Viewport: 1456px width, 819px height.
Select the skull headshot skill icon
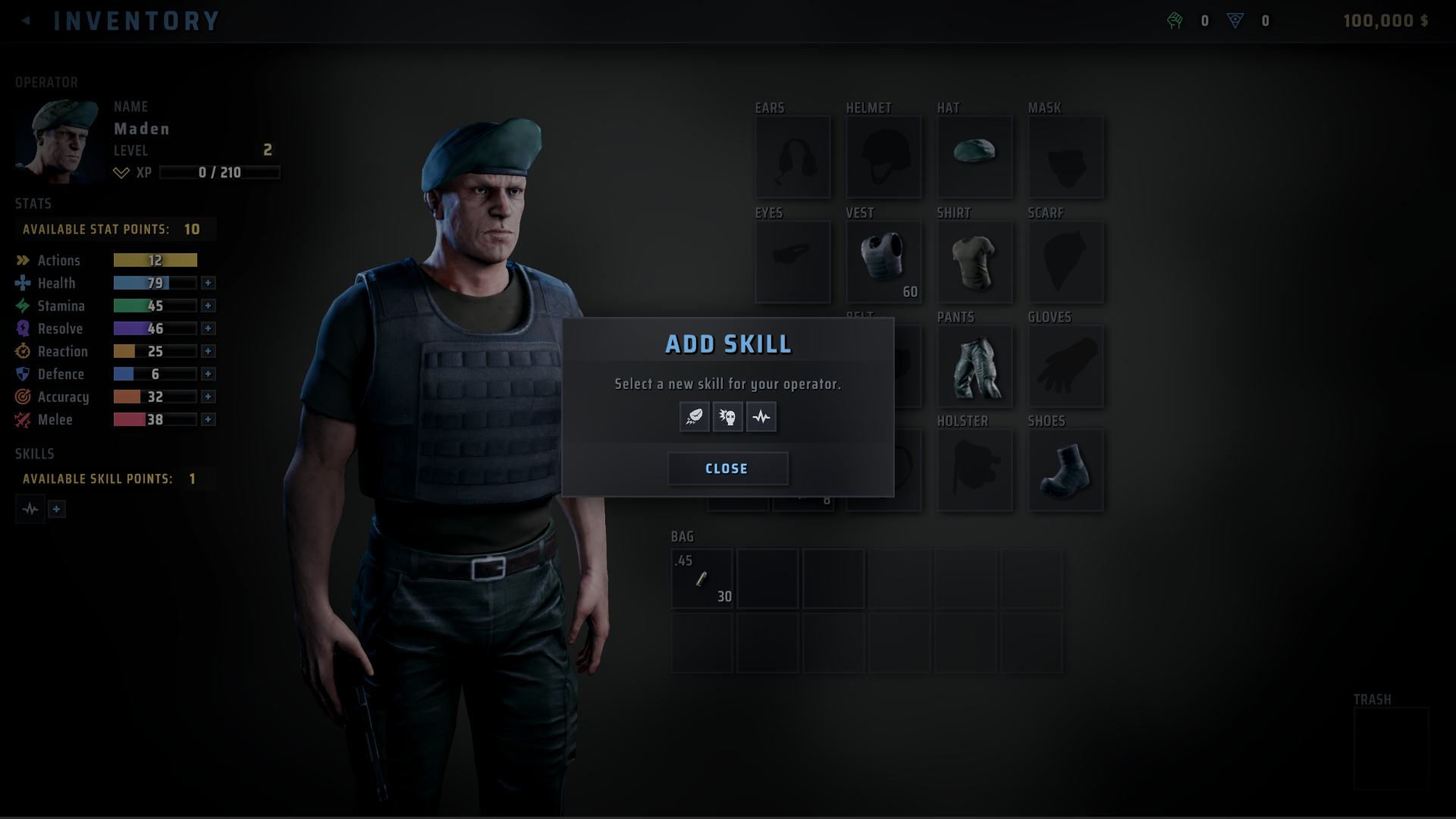[x=727, y=416]
